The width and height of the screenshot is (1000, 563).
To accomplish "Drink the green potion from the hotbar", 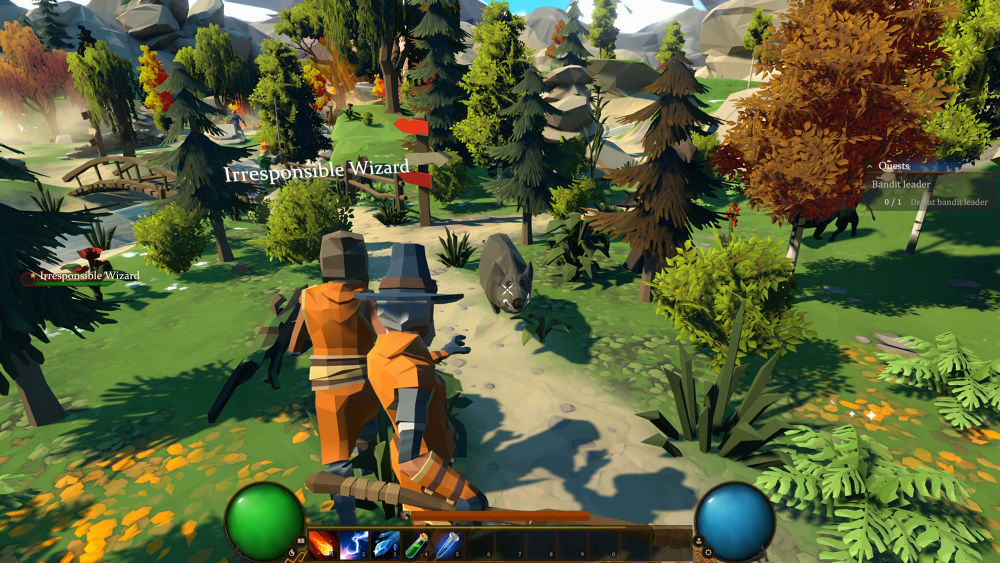I will coord(417,544).
